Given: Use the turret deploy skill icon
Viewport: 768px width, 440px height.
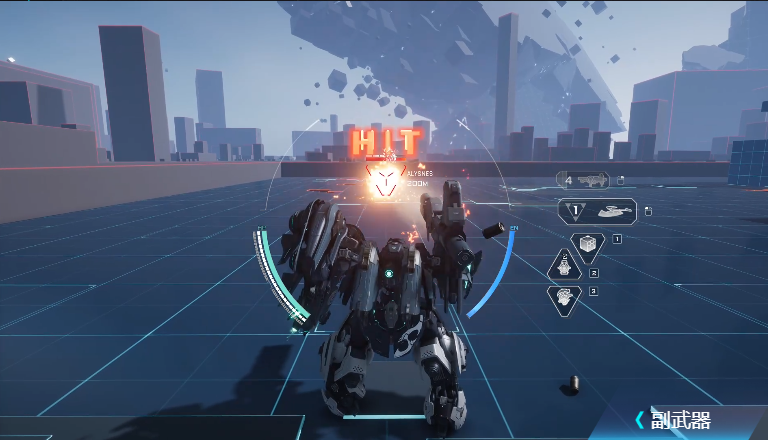Looking at the screenshot, I should (x=565, y=267).
